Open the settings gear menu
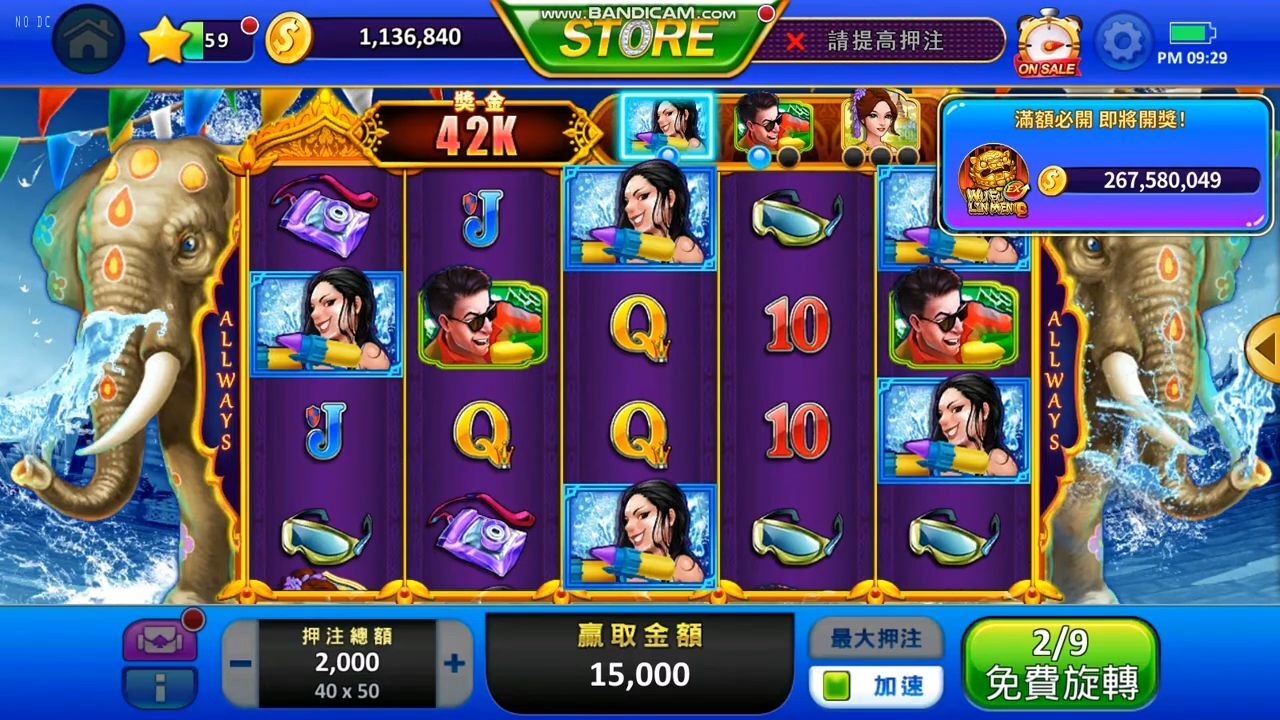Image resolution: width=1280 pixels, height=720 pixels. [x=1124, y=40]
